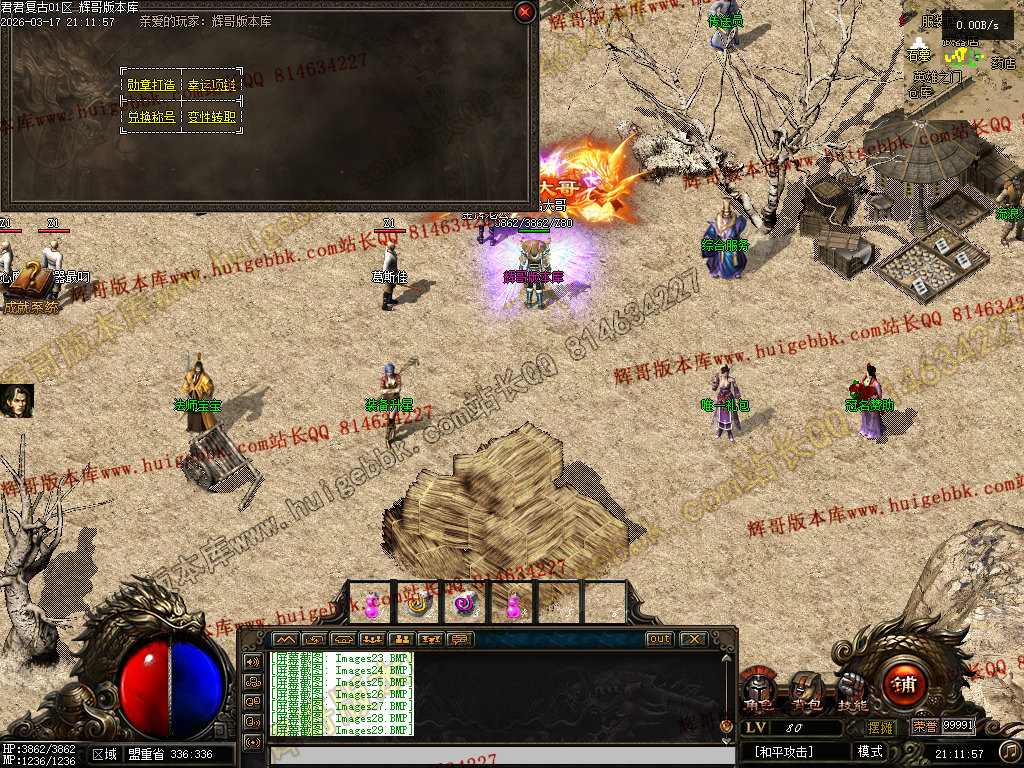The image size is (1024, 768).
Task: Close the chat panel with X
Action: pos(692,639)
